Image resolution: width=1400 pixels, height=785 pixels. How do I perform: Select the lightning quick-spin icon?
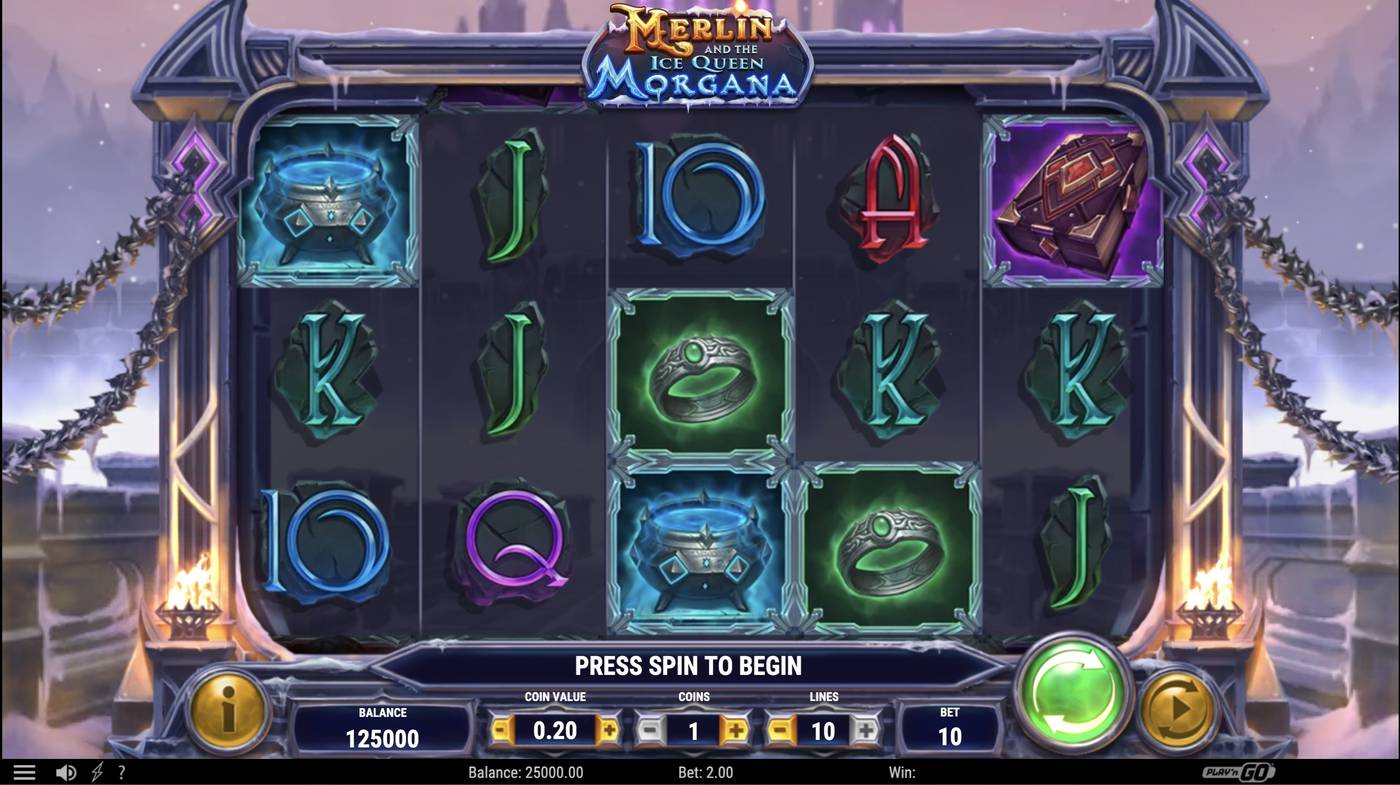tap(96, 771)
